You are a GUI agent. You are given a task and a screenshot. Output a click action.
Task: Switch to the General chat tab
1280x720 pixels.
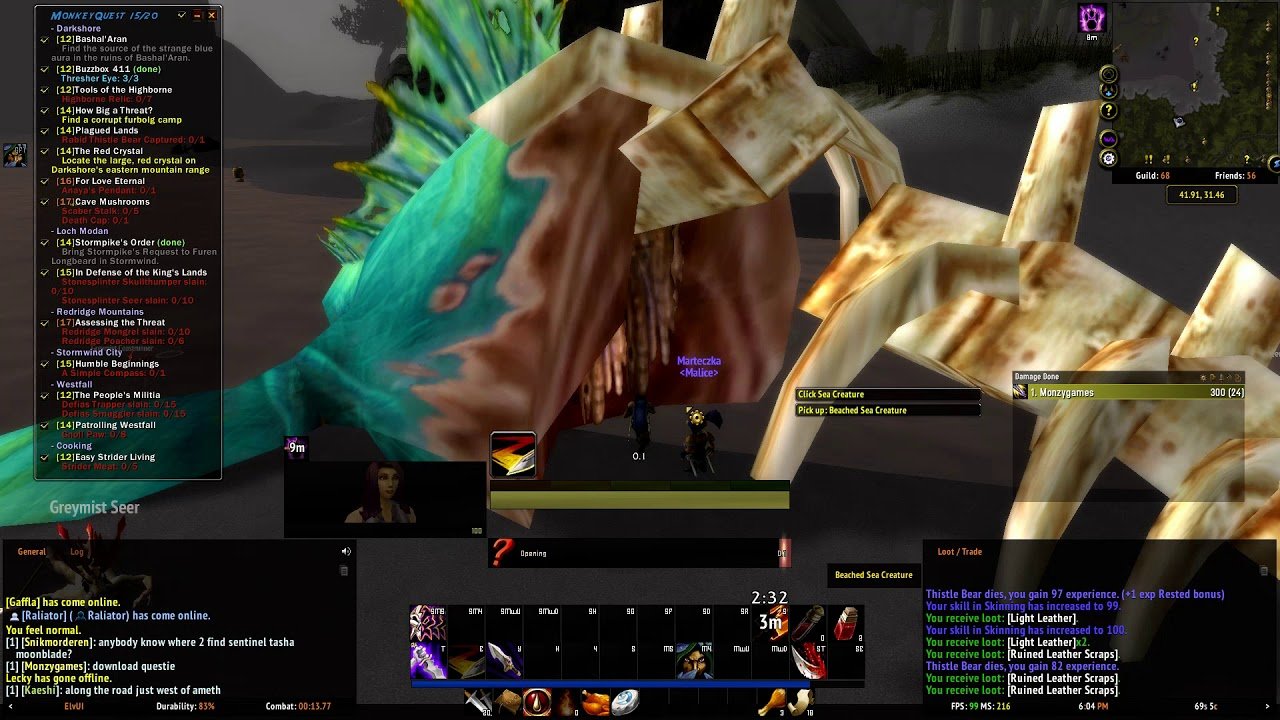point(31,552)
